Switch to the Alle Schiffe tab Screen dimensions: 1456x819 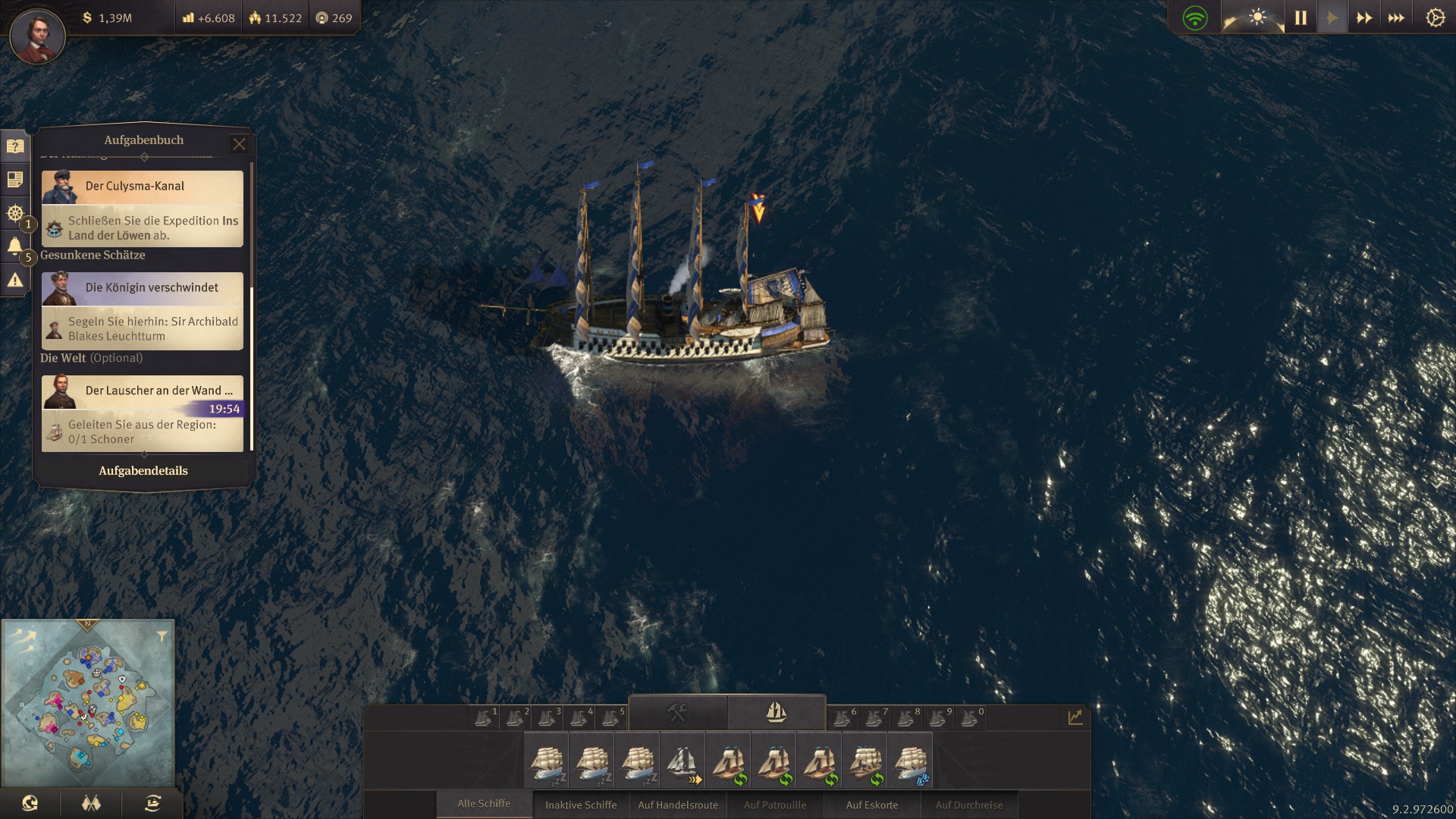click(x=484, y=804)
